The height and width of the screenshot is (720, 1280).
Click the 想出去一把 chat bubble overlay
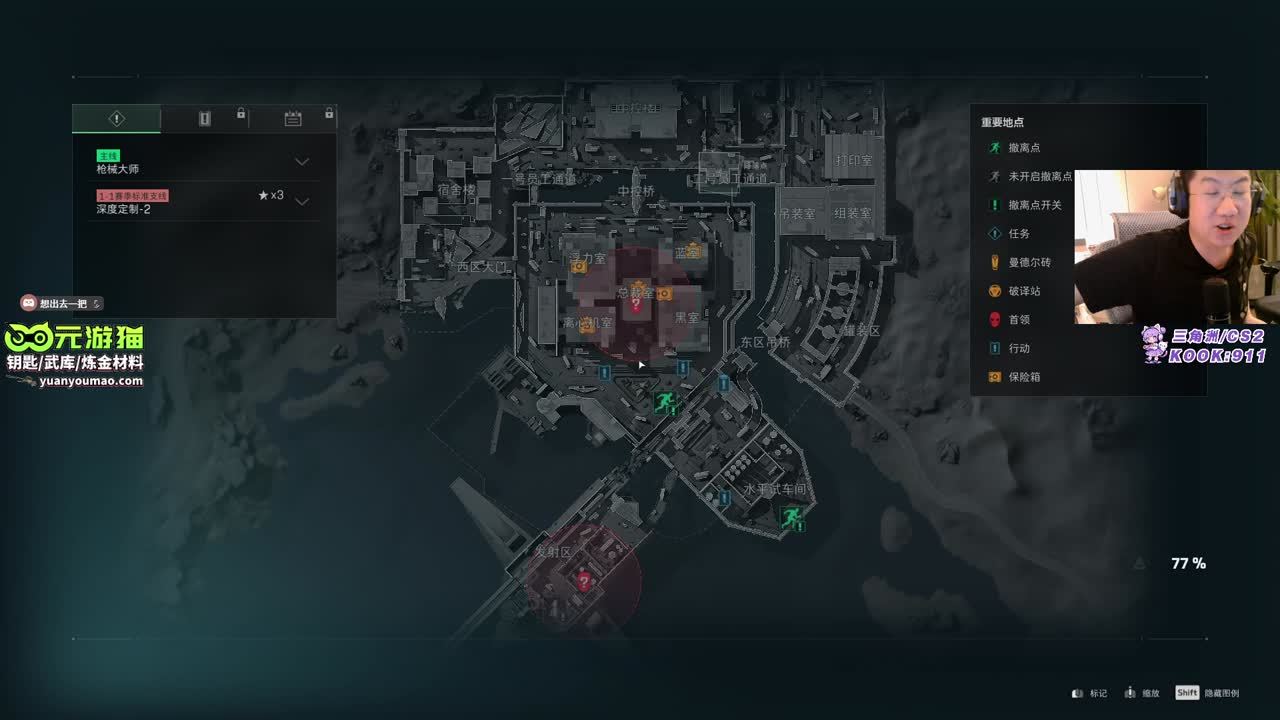(62, 303)
